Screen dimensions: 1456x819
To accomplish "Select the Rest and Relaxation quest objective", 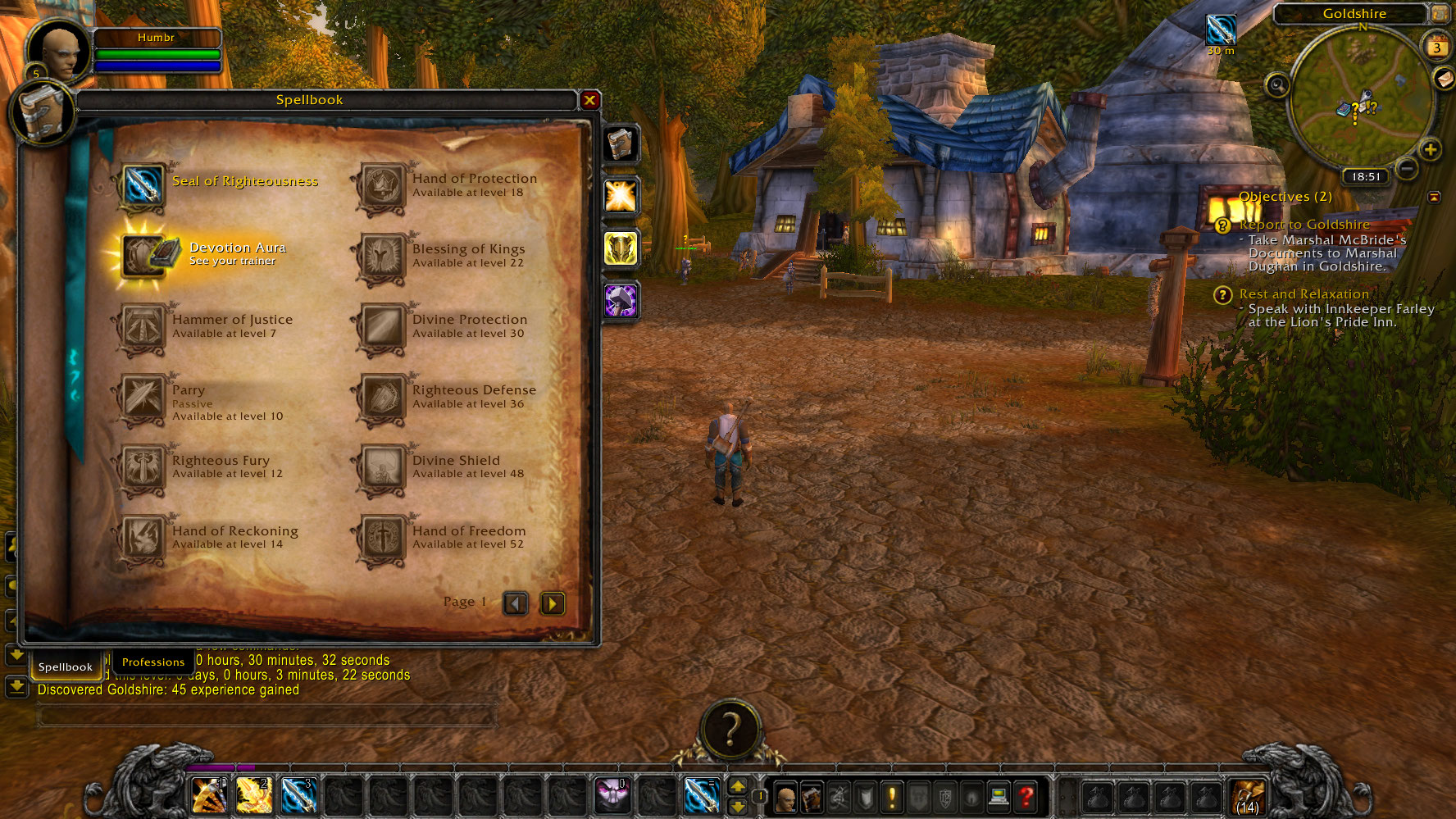I will 1304,294.
